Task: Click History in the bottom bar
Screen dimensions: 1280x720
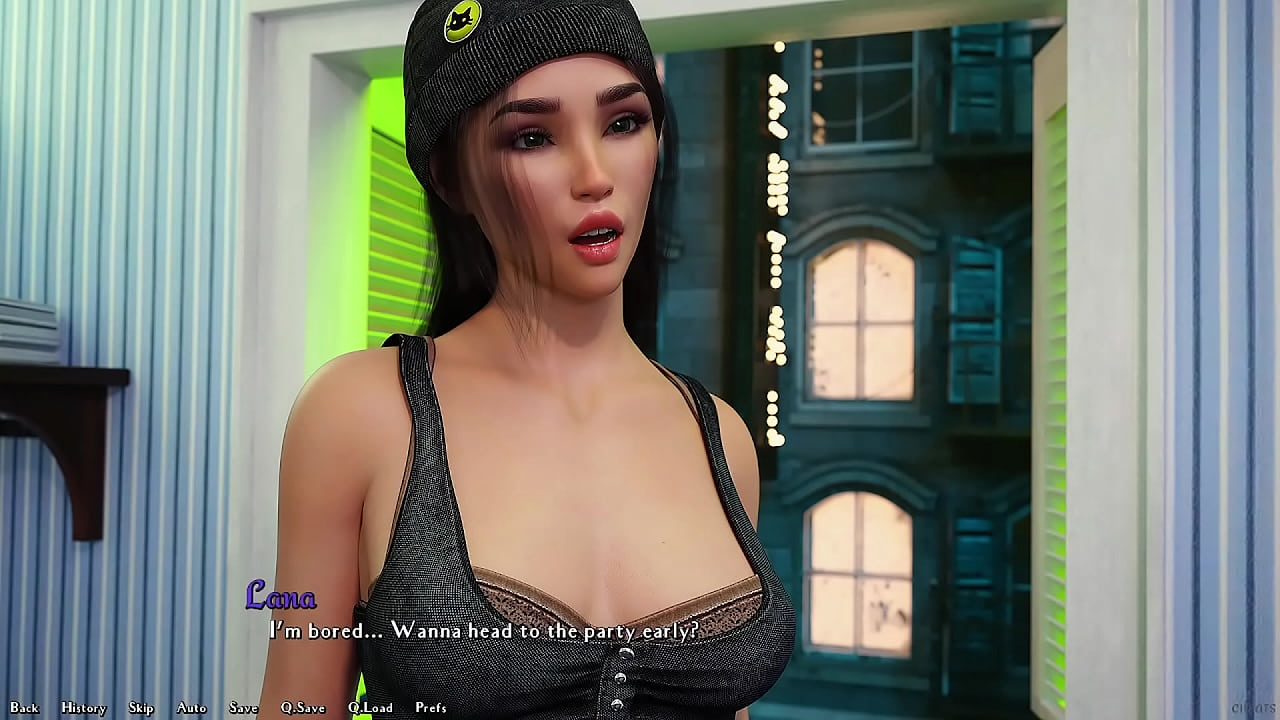Action: point(82,707)
